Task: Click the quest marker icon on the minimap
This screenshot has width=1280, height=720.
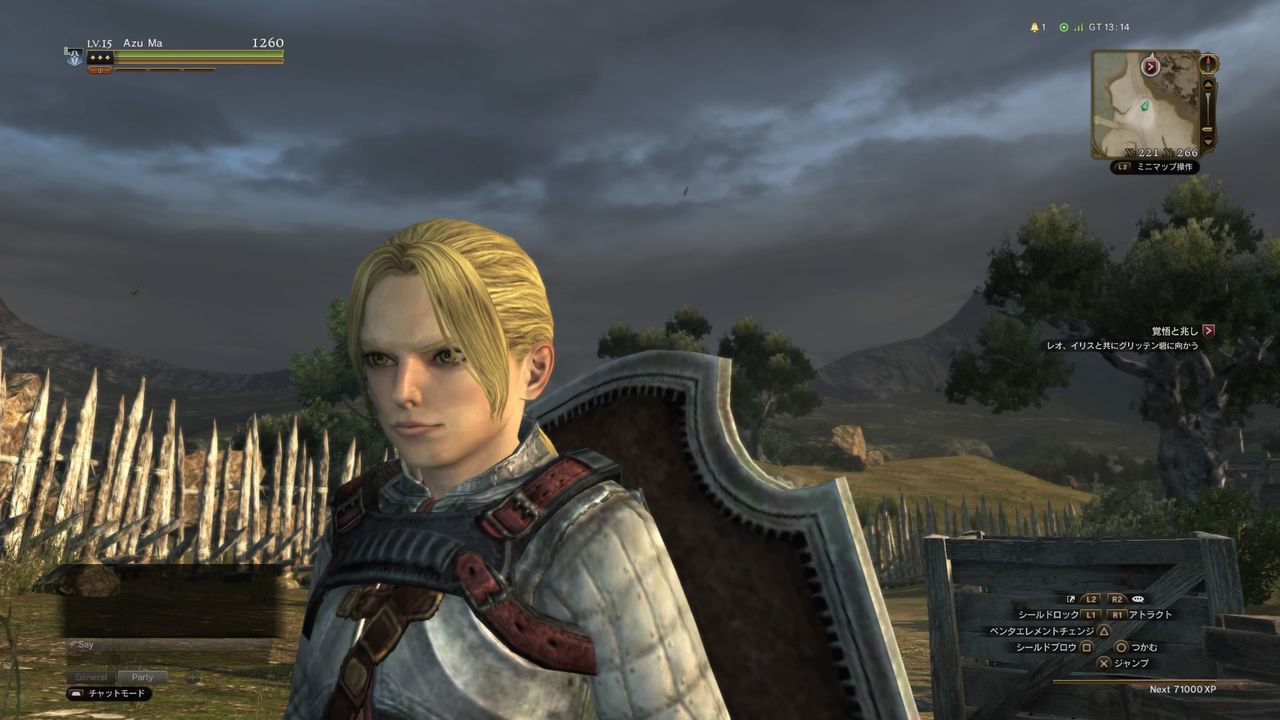Action: coord(1150,65)
